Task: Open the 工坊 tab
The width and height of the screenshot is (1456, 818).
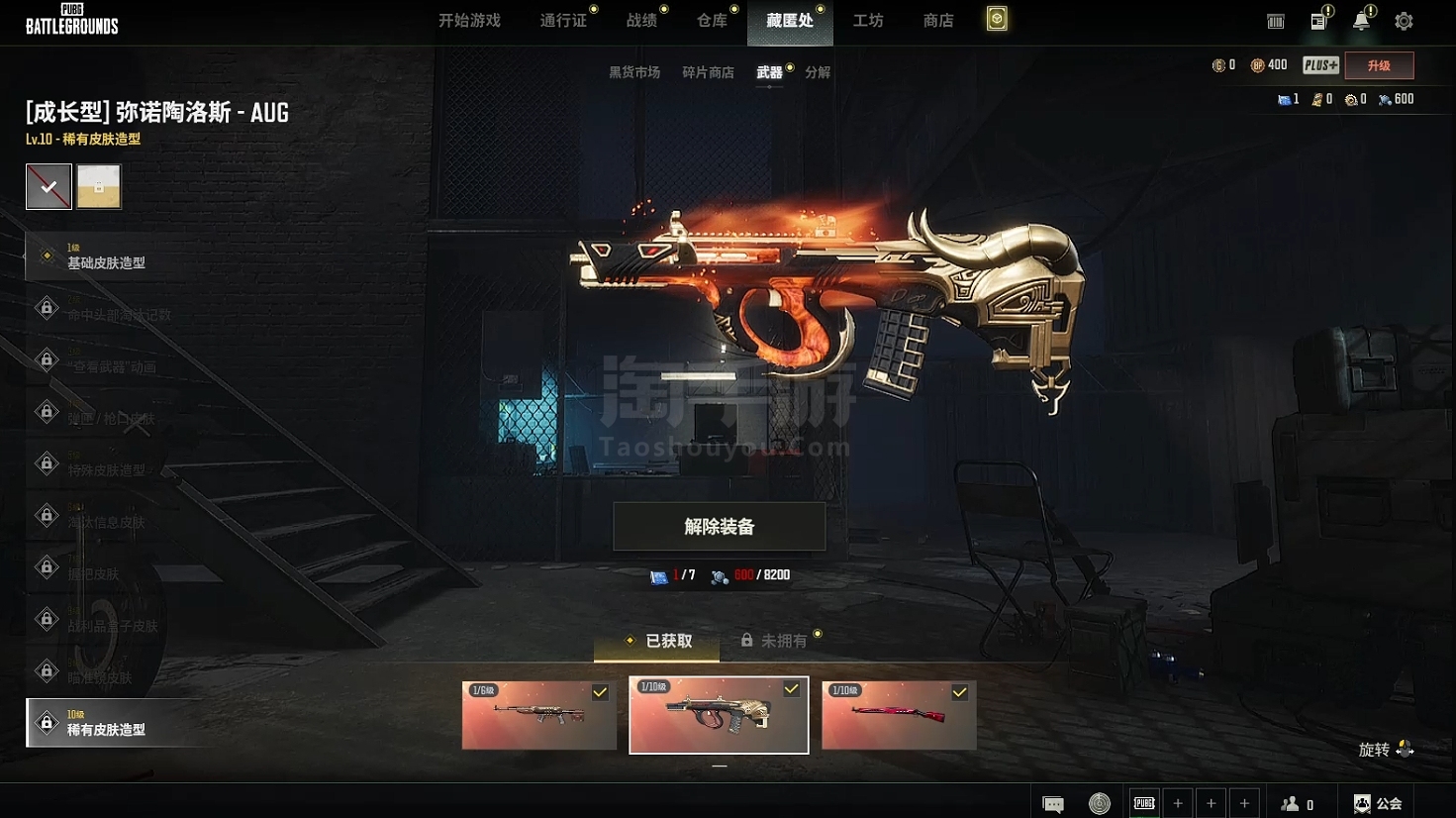Action: 868,21
